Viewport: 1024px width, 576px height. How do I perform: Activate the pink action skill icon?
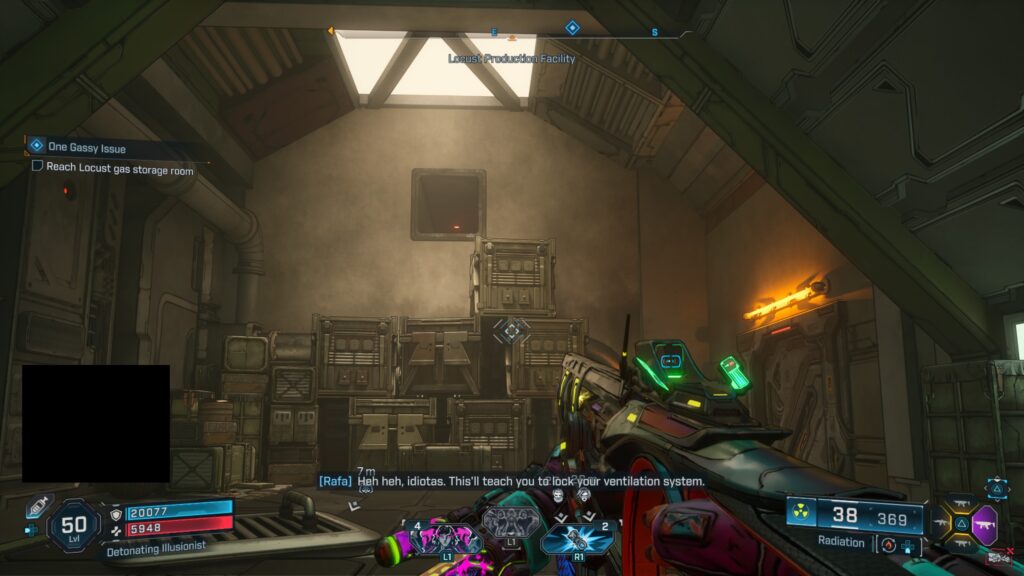pos(444,540)
